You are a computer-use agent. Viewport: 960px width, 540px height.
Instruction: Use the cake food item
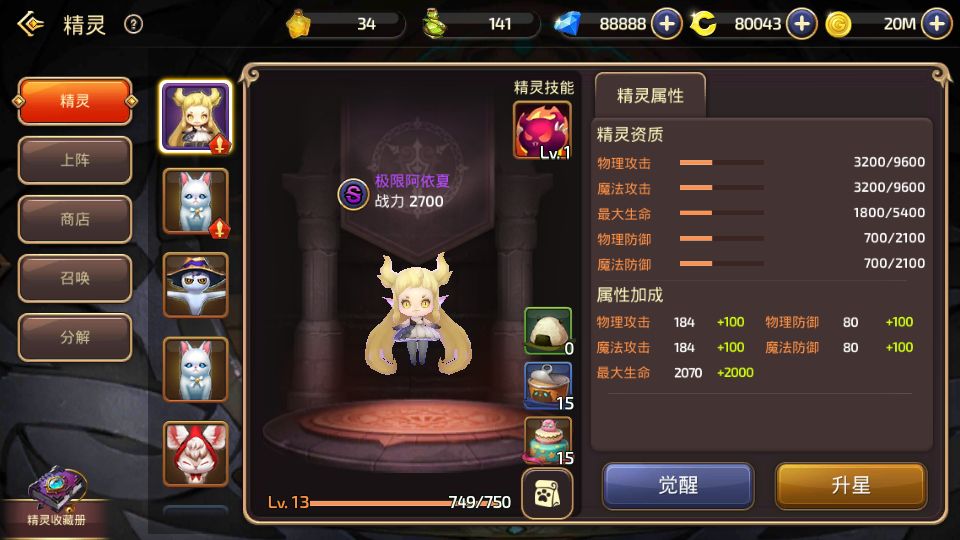pyautogui.click(x=548, y=441)
